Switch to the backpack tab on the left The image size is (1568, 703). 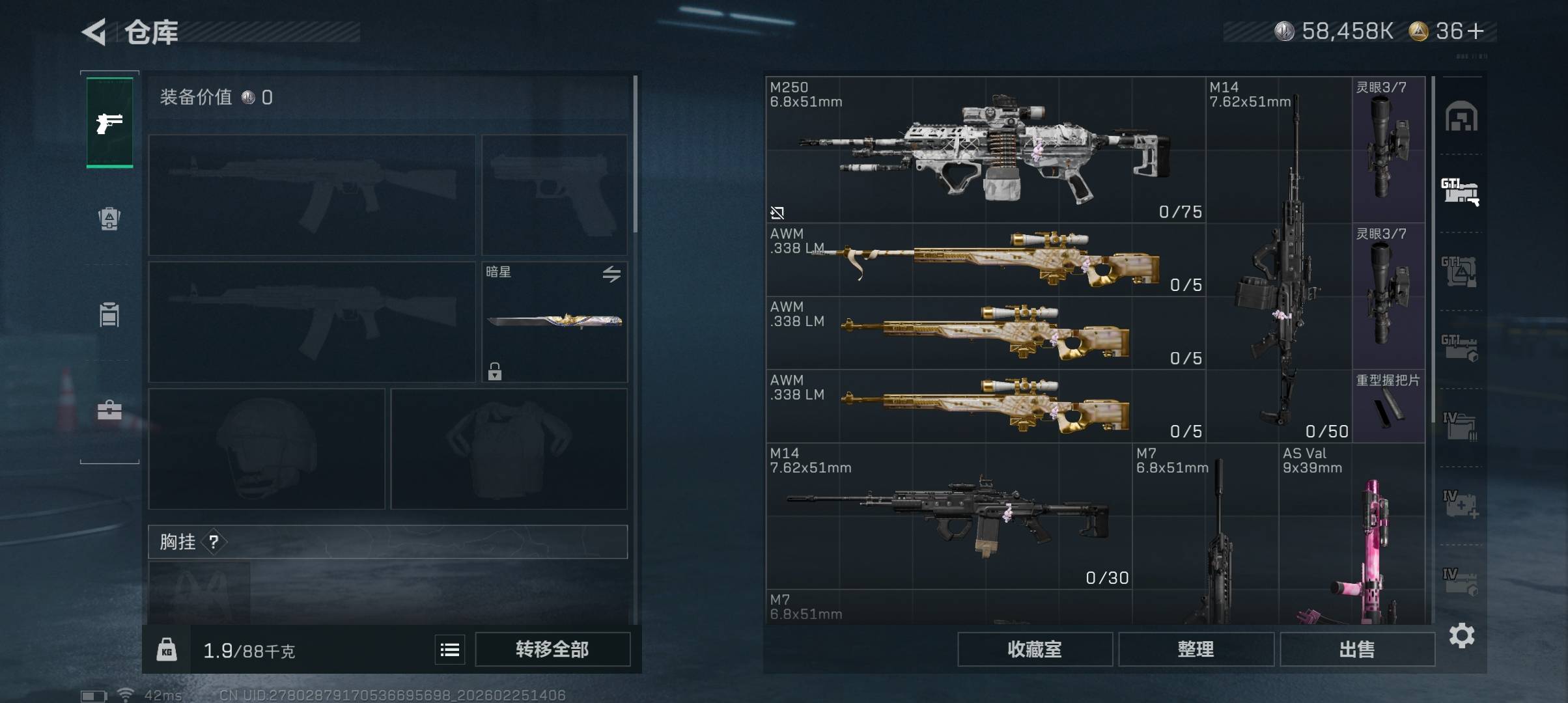(109, 219)
